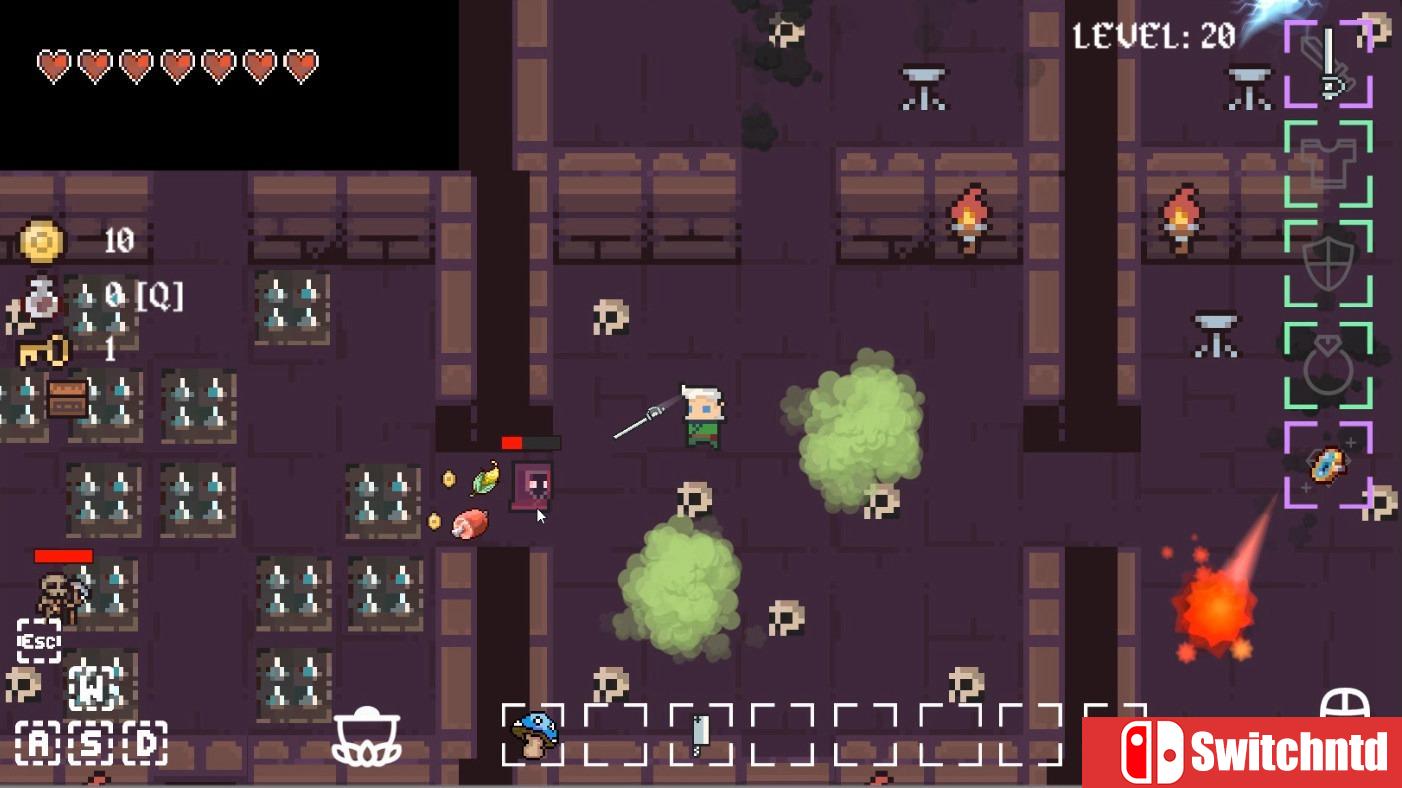The height and width of the screenshot is (788, 1402).
Task: Click the shield equipment slot
Action: (1328, 263)
